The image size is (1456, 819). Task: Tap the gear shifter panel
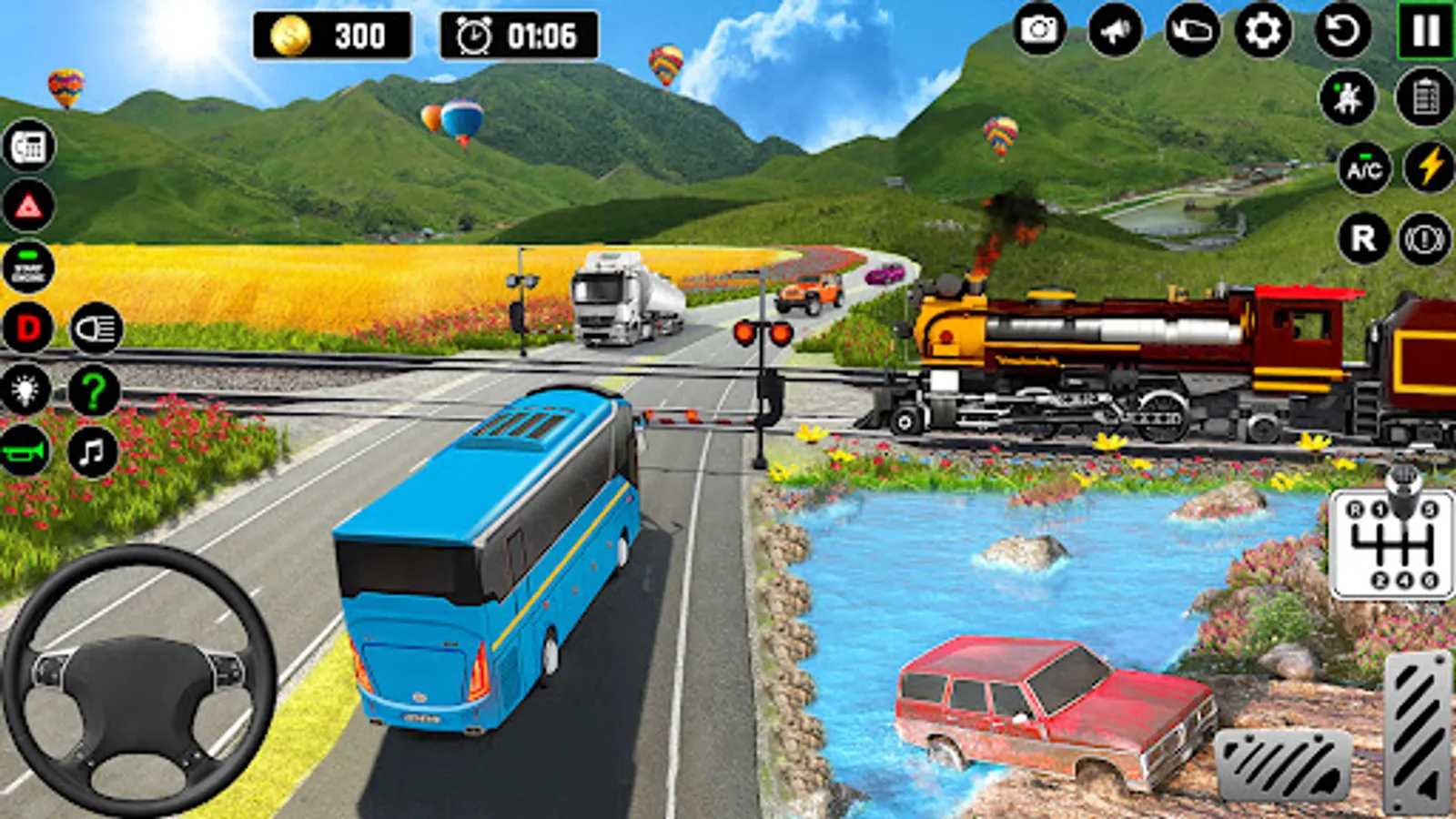pos(1391,544)
